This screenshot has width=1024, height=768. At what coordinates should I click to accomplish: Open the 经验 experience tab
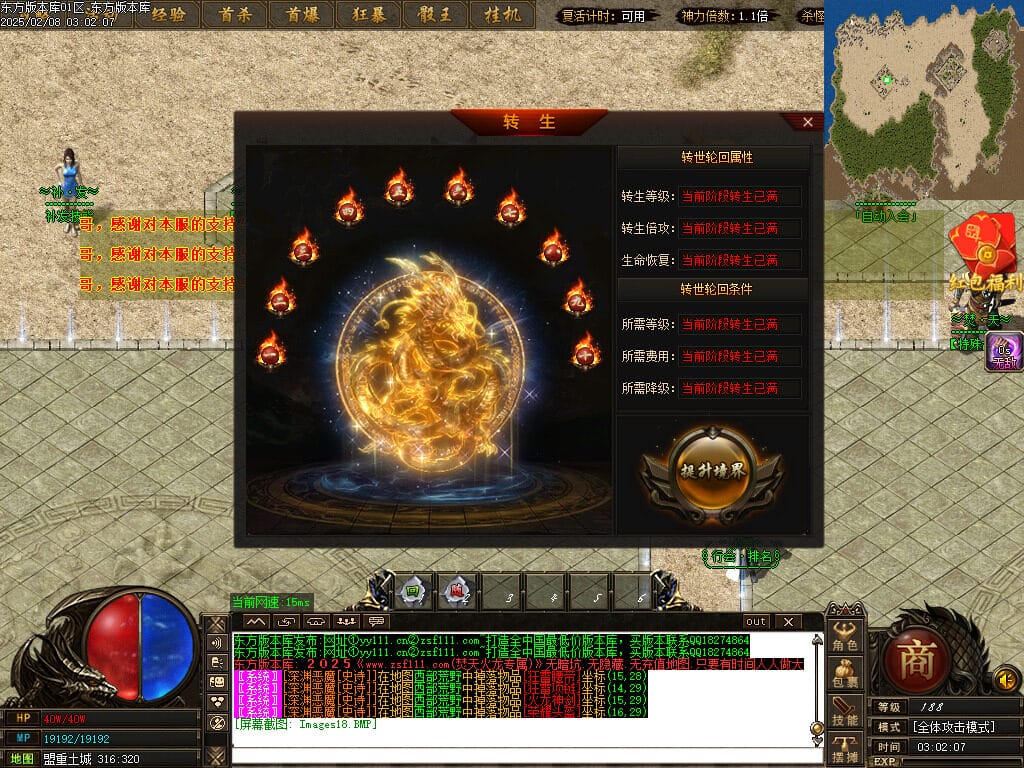pyautogui.click(x=167, y=14)
